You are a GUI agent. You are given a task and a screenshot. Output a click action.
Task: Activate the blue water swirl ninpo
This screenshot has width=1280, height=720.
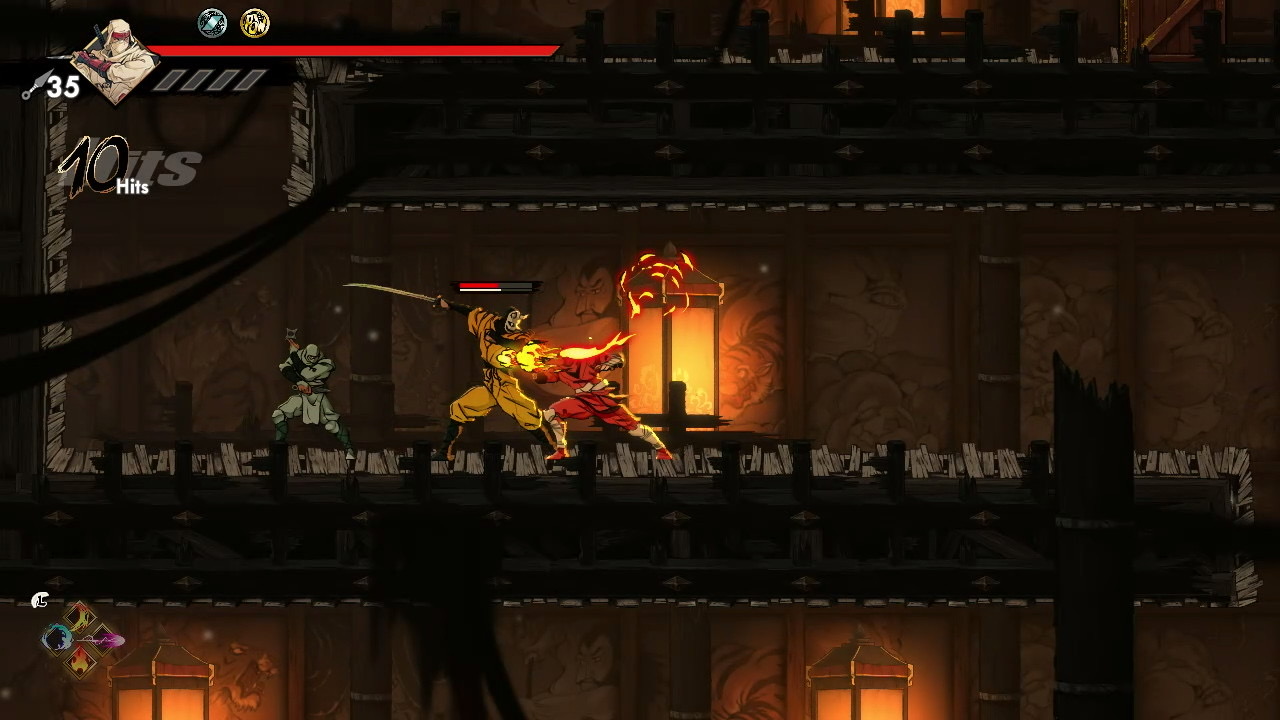point(57,638)
